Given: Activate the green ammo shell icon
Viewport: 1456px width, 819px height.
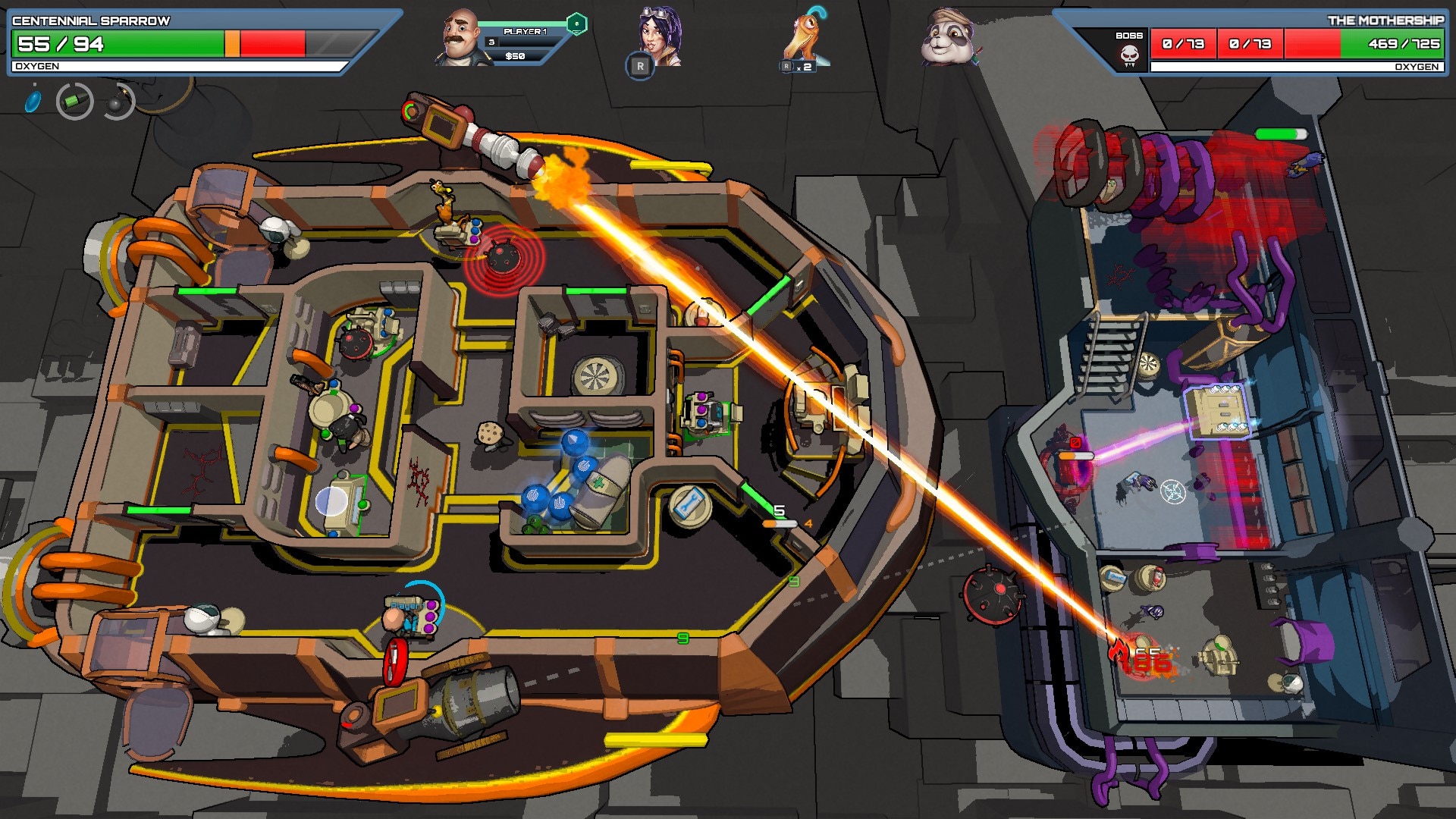Looking at the screenshot, I should click(x=74, y=101).
